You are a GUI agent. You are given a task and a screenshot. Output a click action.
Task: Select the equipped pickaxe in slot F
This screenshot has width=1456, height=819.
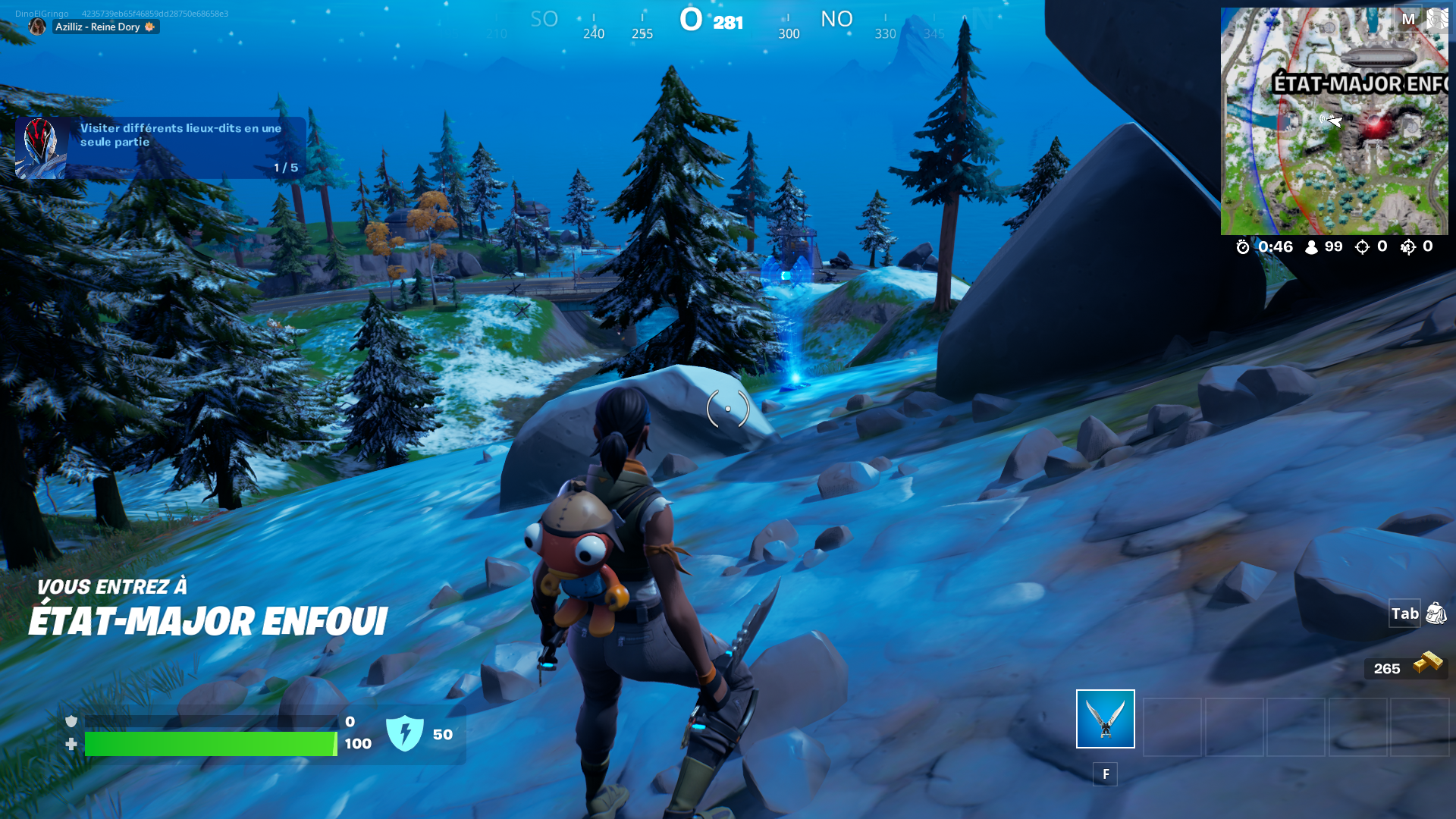click(x=1104, y=719)
